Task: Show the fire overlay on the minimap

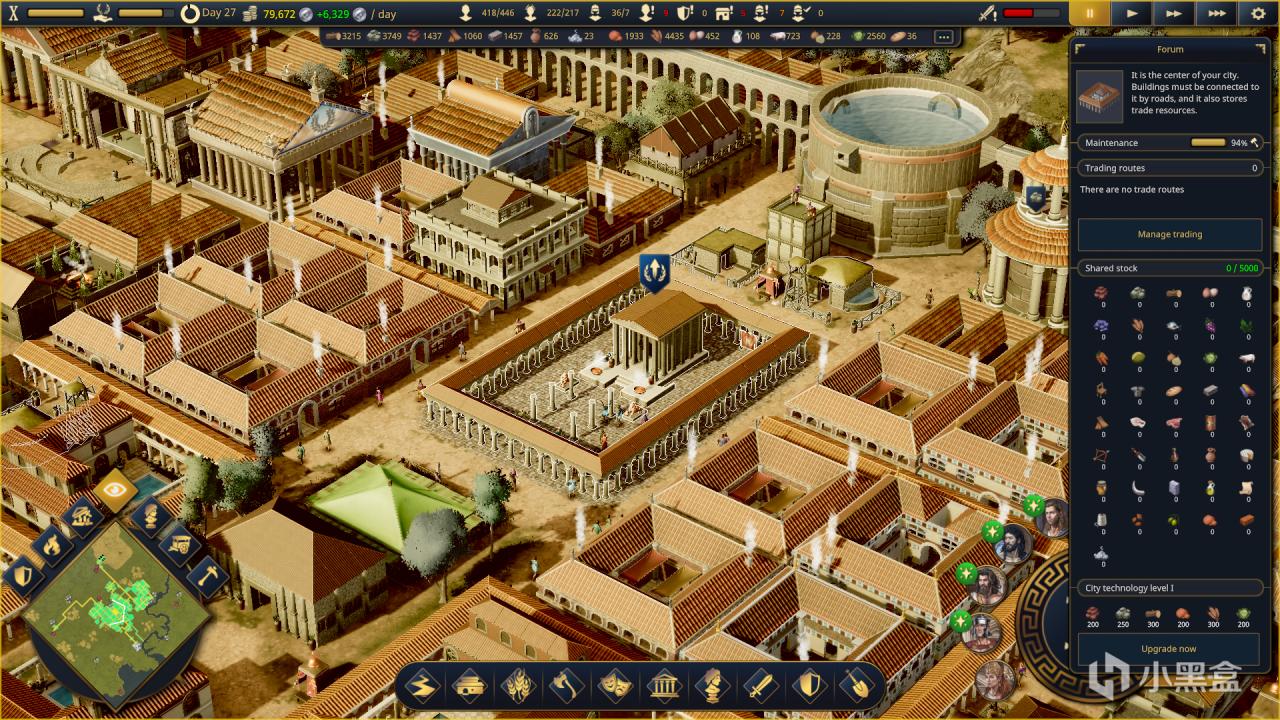Action: (51, 545)
